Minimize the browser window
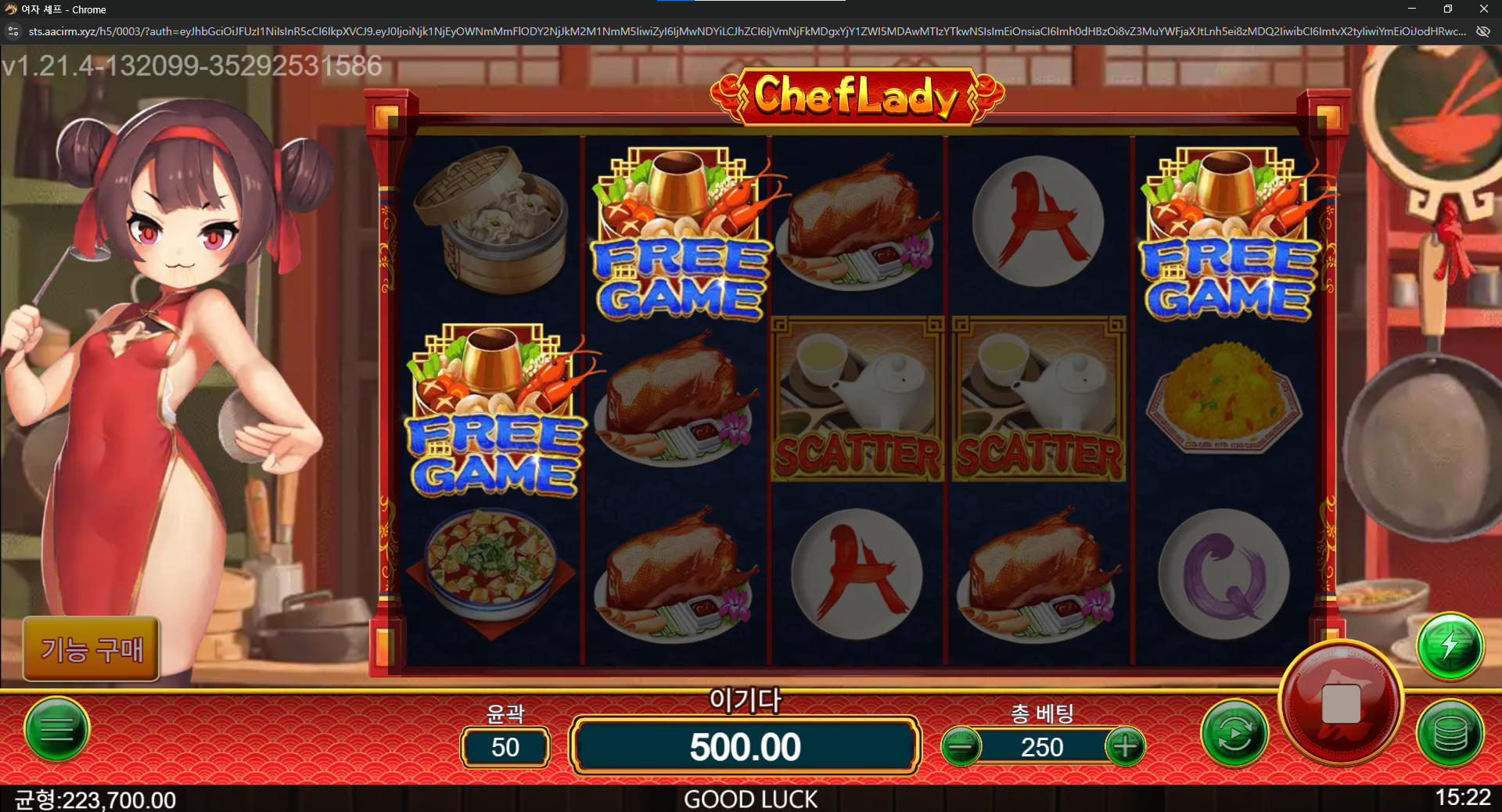 [x=1412, y=9]
